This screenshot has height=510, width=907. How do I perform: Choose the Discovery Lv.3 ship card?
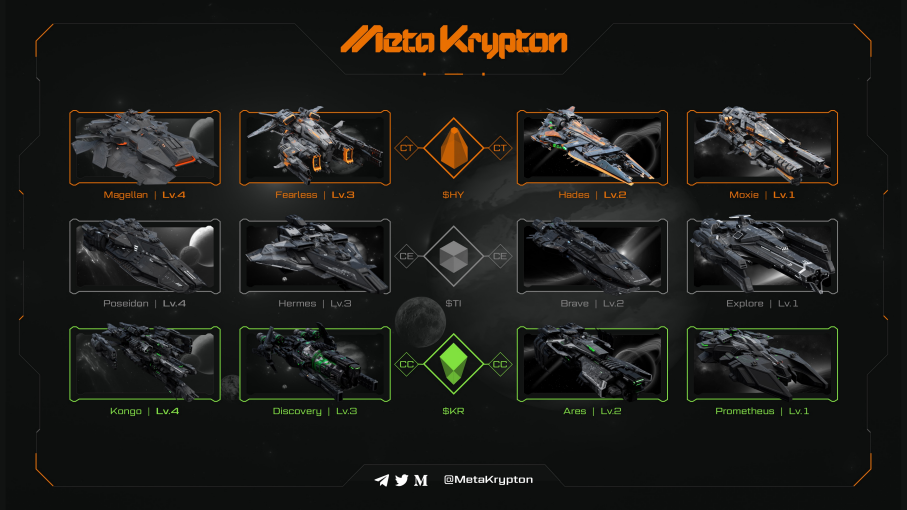(315, 364)
